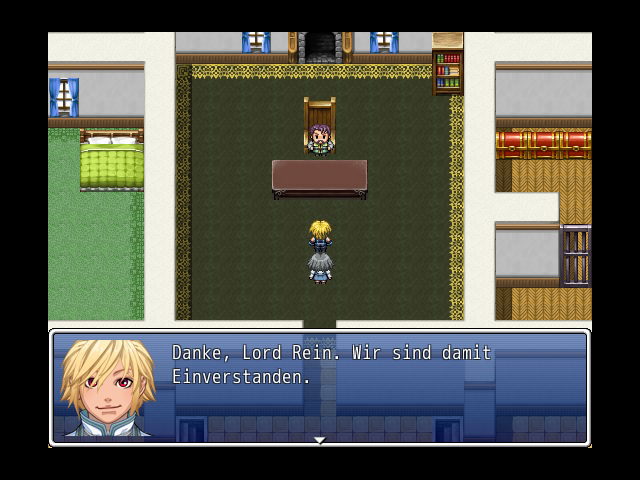Advance dialogue with the continue arrow
The width and height of the screenshot is (640, 480).
[319, 440]
